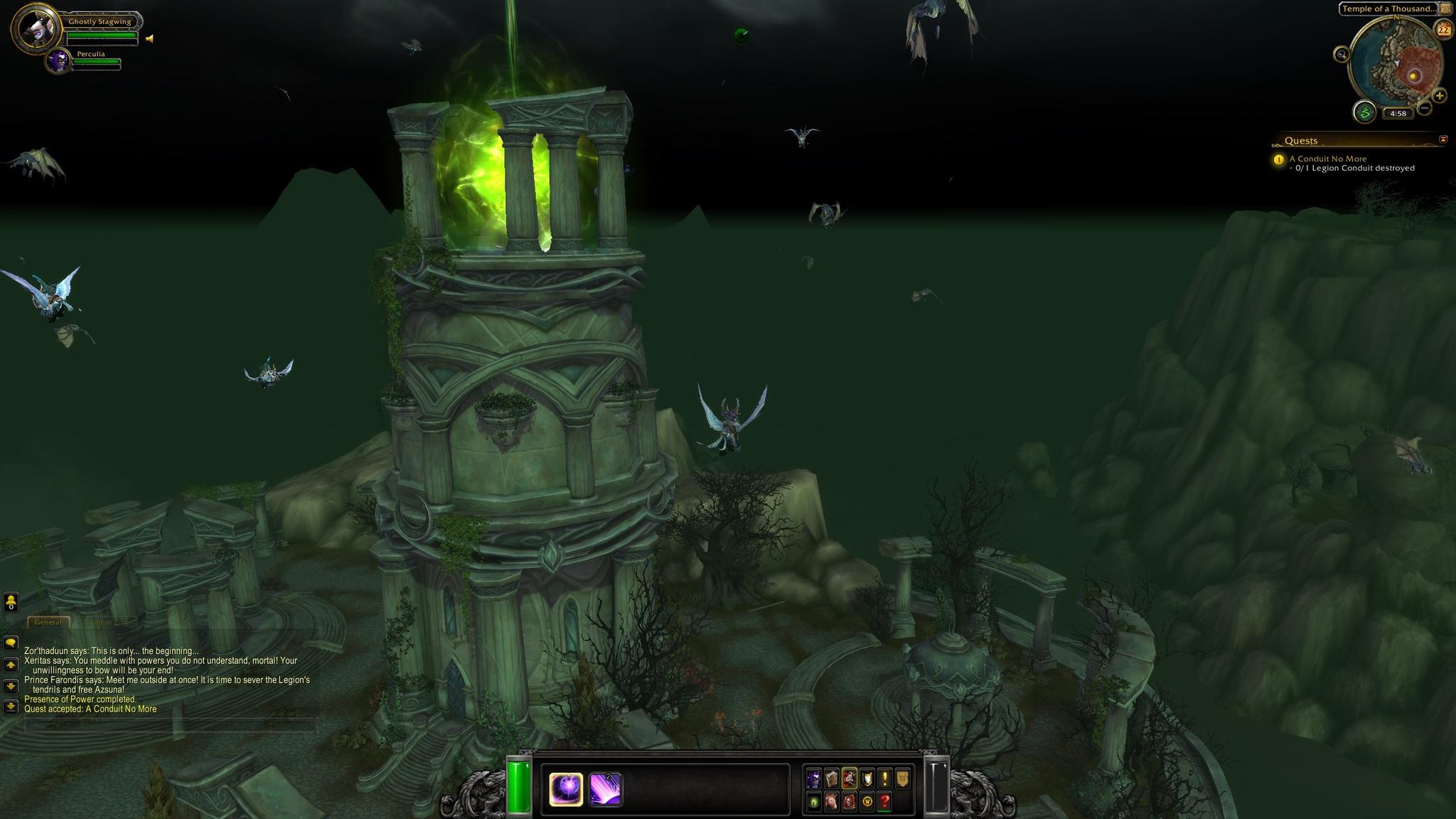Open the spellbook scroll icon
The image size is (1456, 819).
(x=831, y=778)
